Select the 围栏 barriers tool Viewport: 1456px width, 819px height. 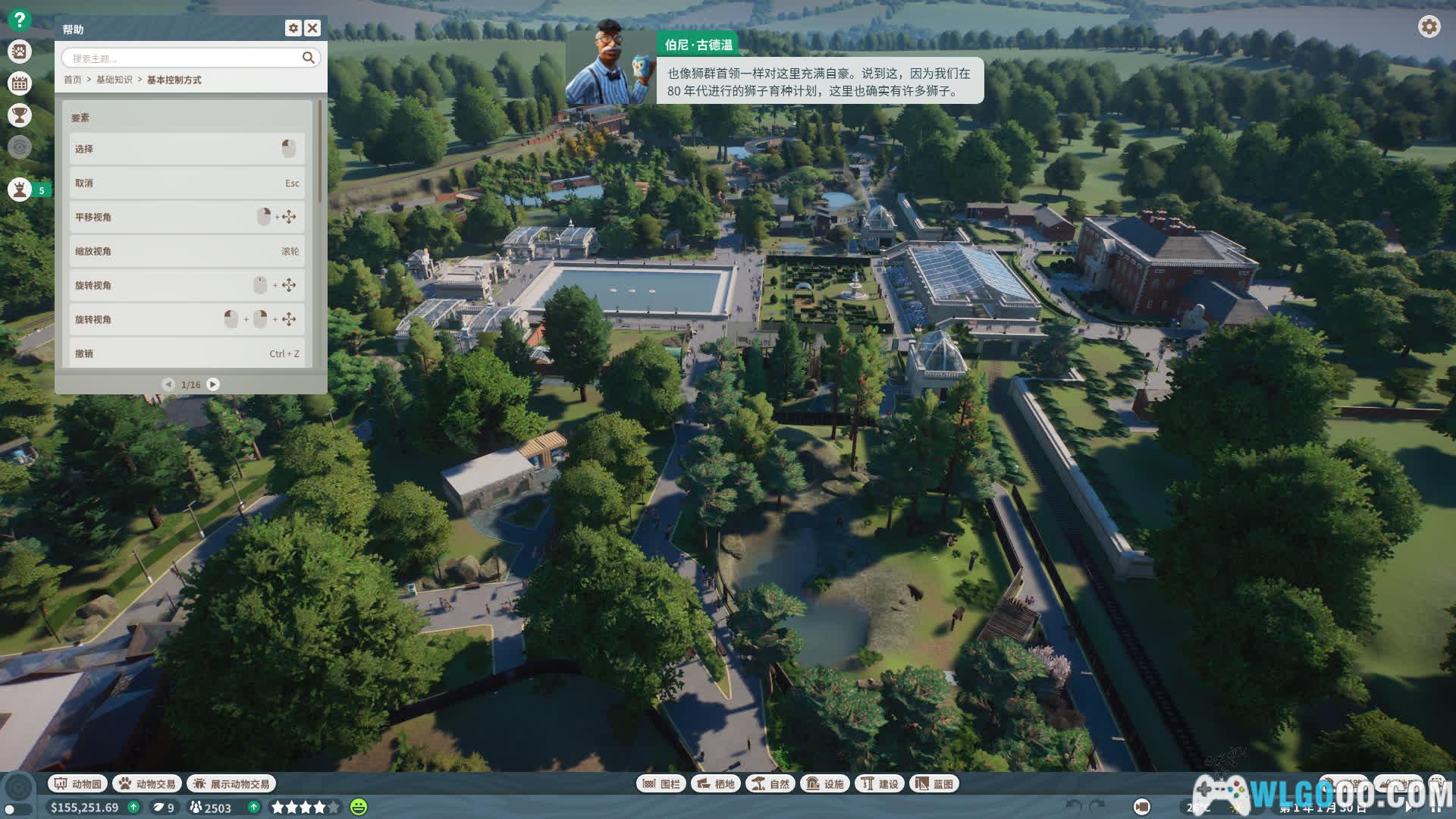tap(661, 783)
